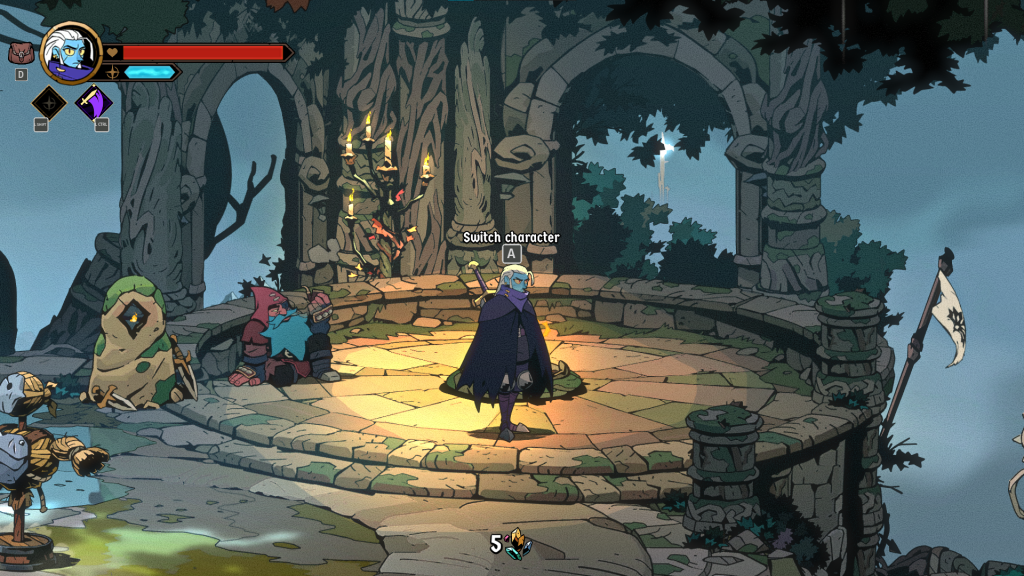Open the leather bag inventory icon
1024x576 pixels.
20,53
